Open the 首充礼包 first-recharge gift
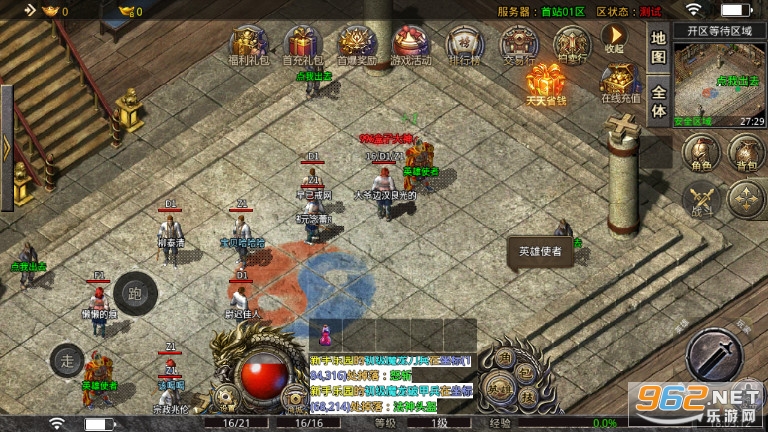The width and height of the screenshot is (768, 432). pyautogui.click(x=300, y=44)
